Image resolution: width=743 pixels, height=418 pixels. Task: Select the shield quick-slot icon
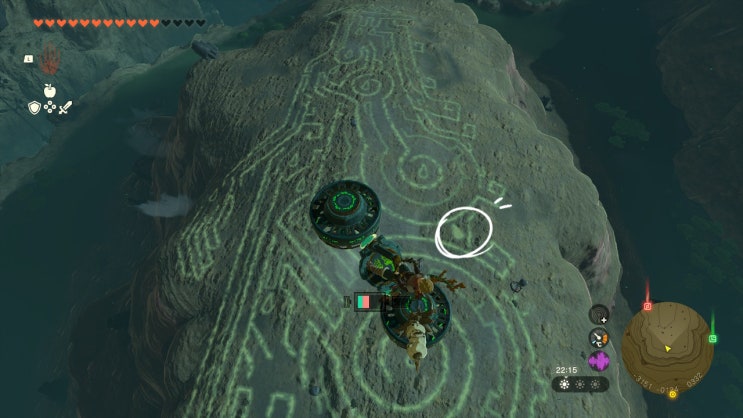pyautogui.click(x=34, y=107)
